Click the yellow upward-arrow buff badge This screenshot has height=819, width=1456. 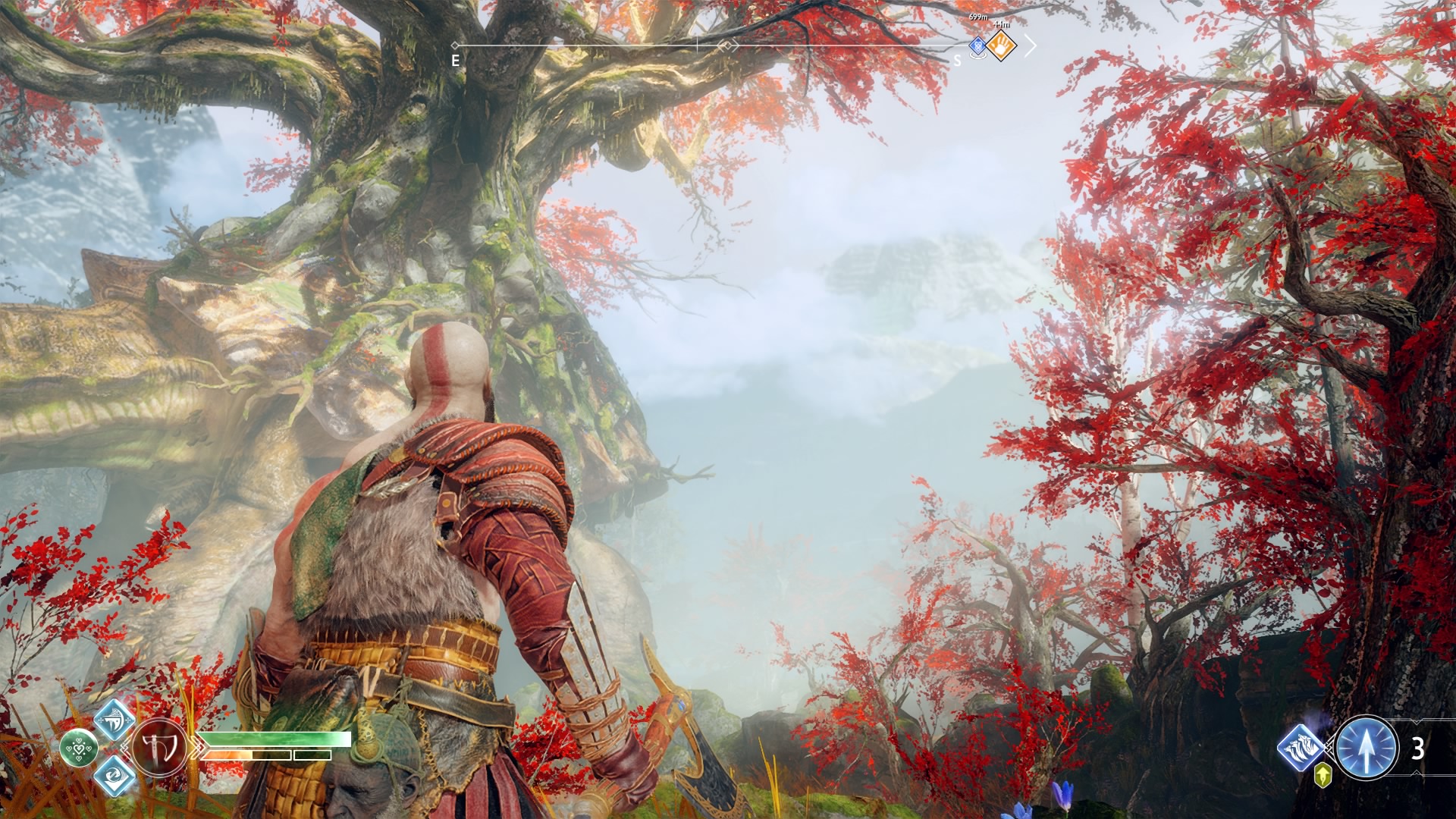pos(1323,775)
